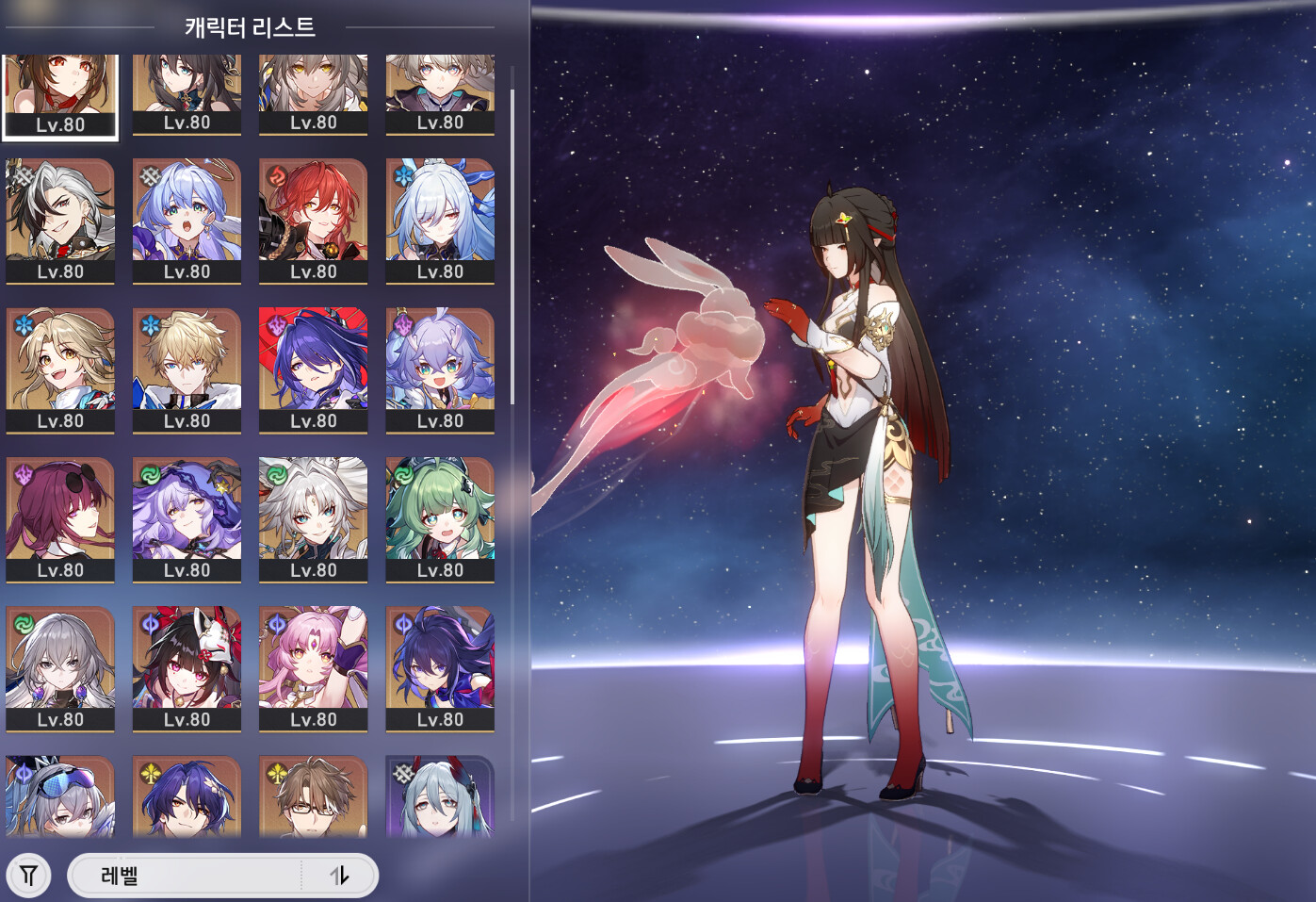1316x902 pixels.
Task: Pick Black Swan in the purple veil
Action: pos(187,518)
